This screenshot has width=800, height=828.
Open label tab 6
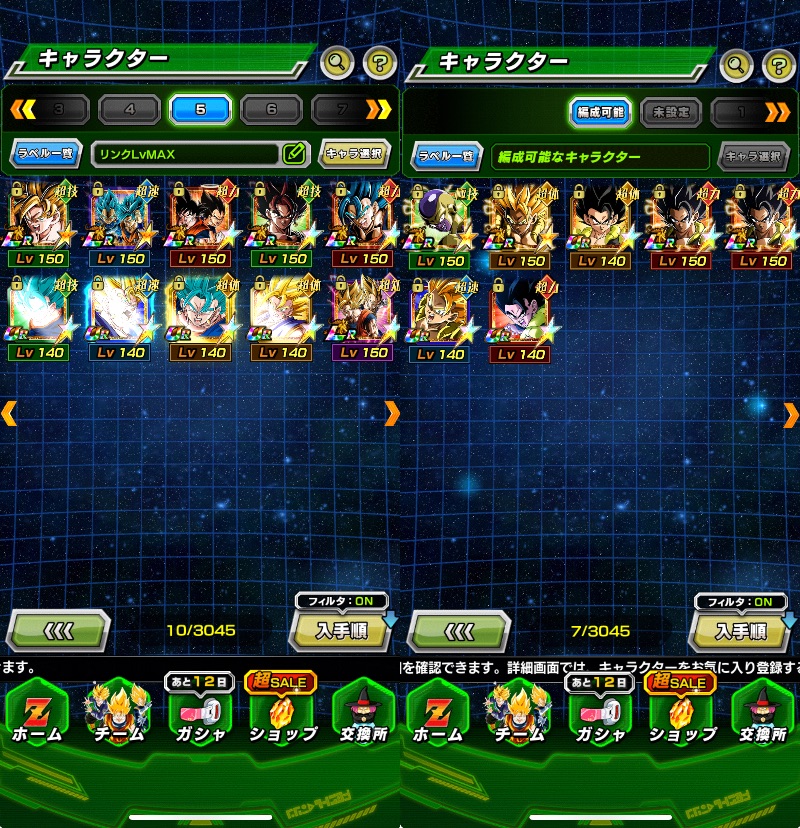pyautogui.click(x=271, y=109)
